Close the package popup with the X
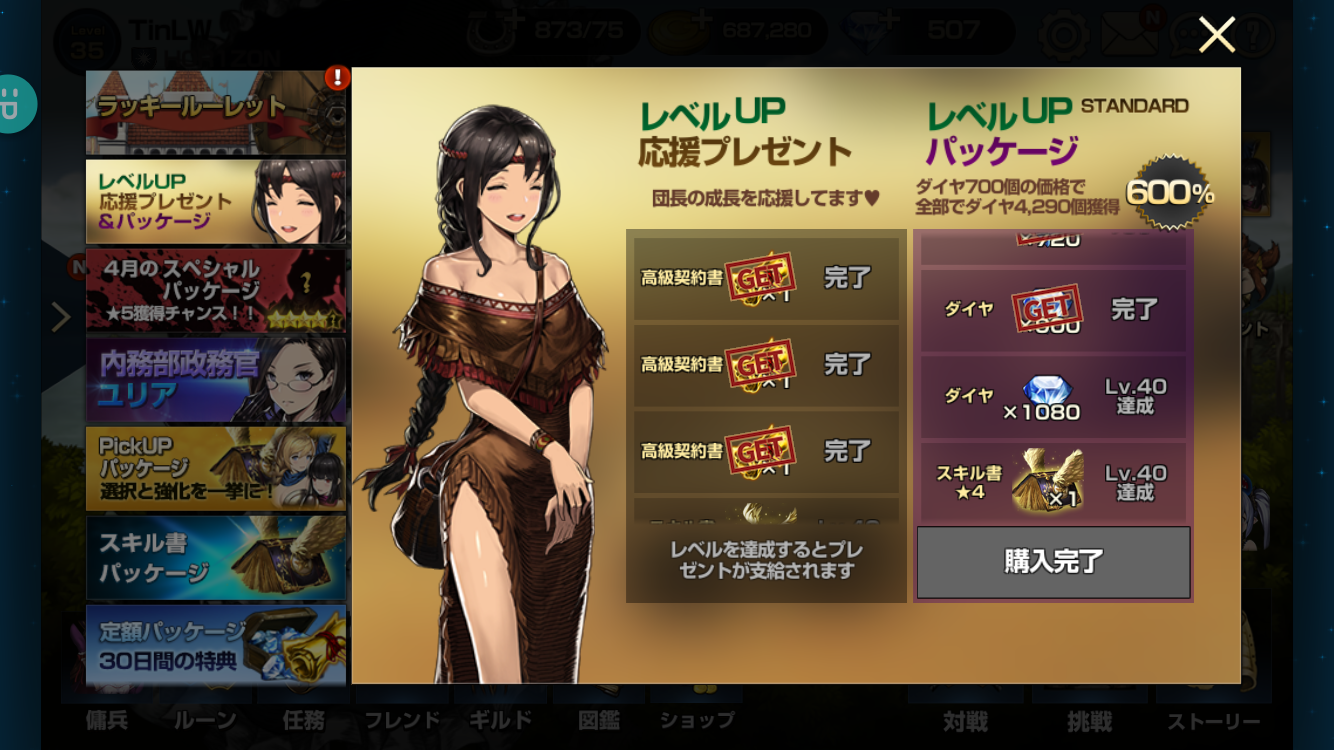The image size is (1334, 750). click(1216, 36)
